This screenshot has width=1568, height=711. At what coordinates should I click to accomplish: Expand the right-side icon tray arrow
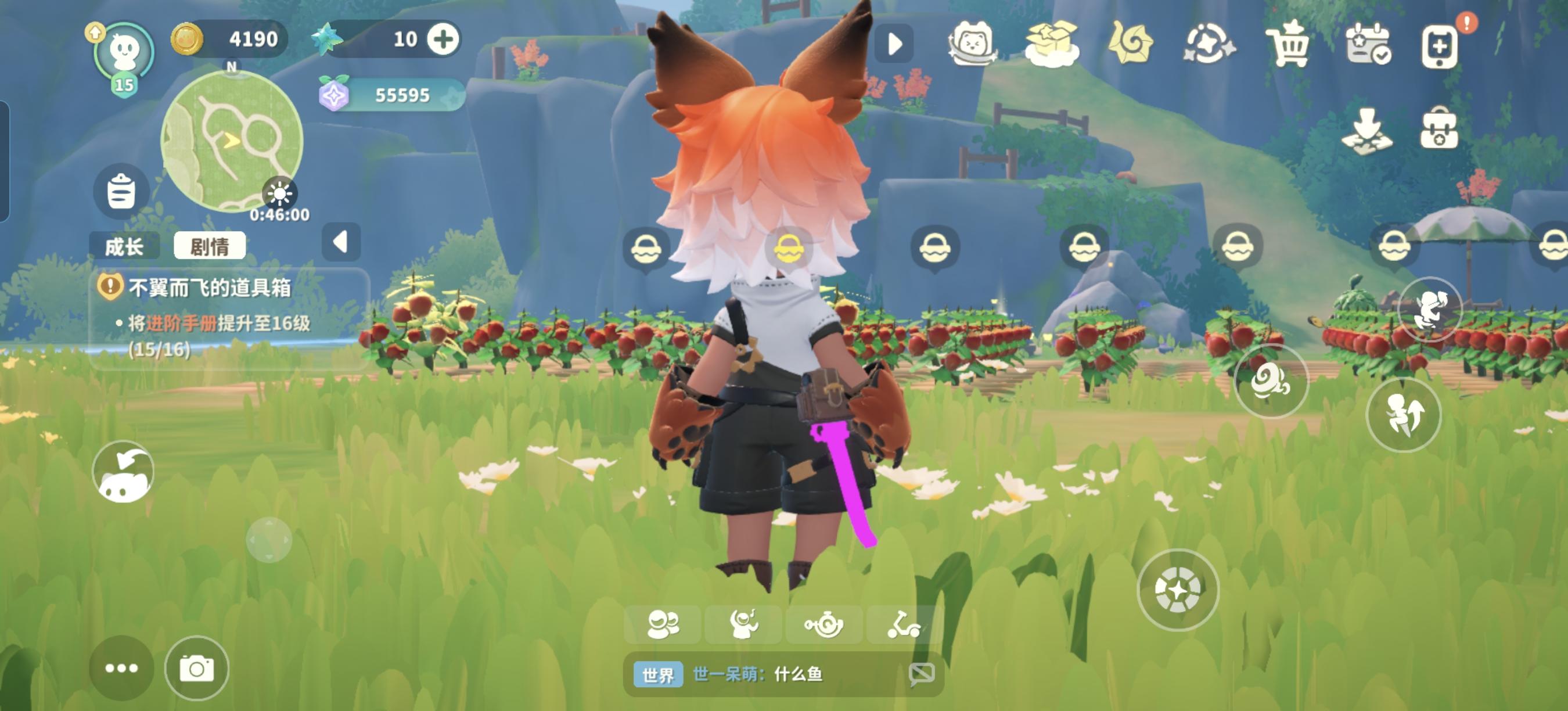[895, 44]
